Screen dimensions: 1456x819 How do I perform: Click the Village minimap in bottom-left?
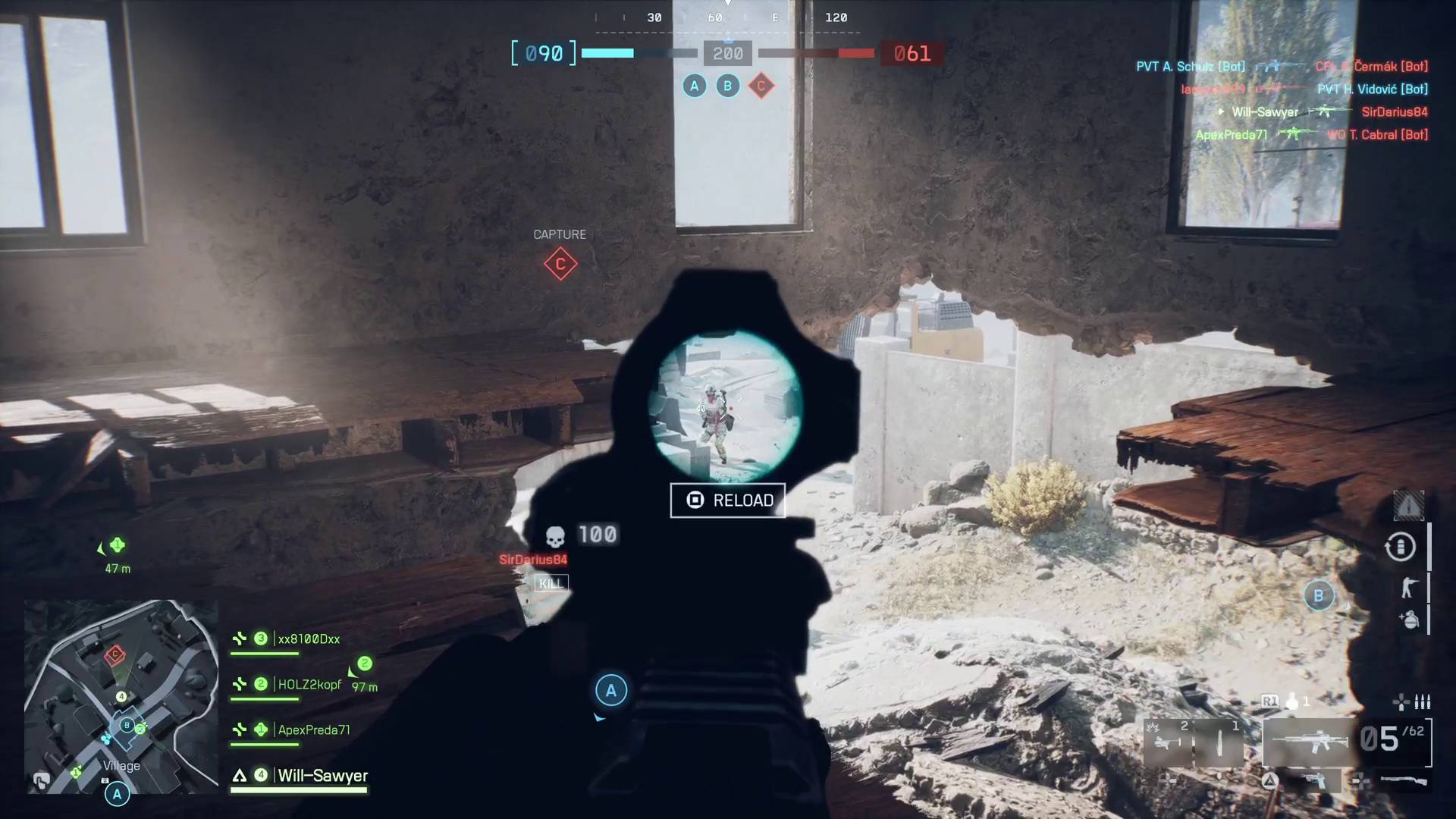[x=121, y=698]
